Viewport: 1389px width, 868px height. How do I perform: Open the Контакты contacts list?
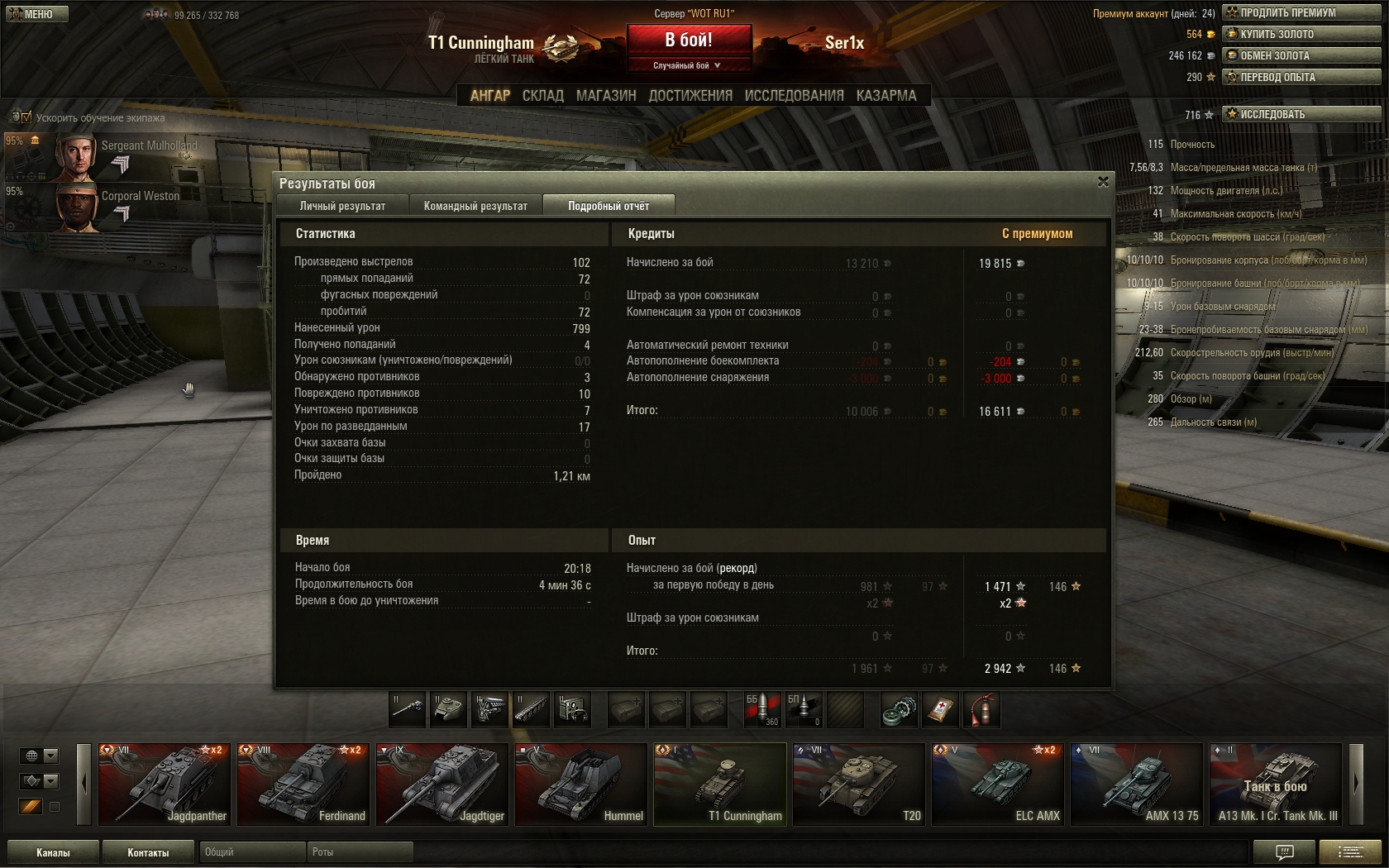148,852
